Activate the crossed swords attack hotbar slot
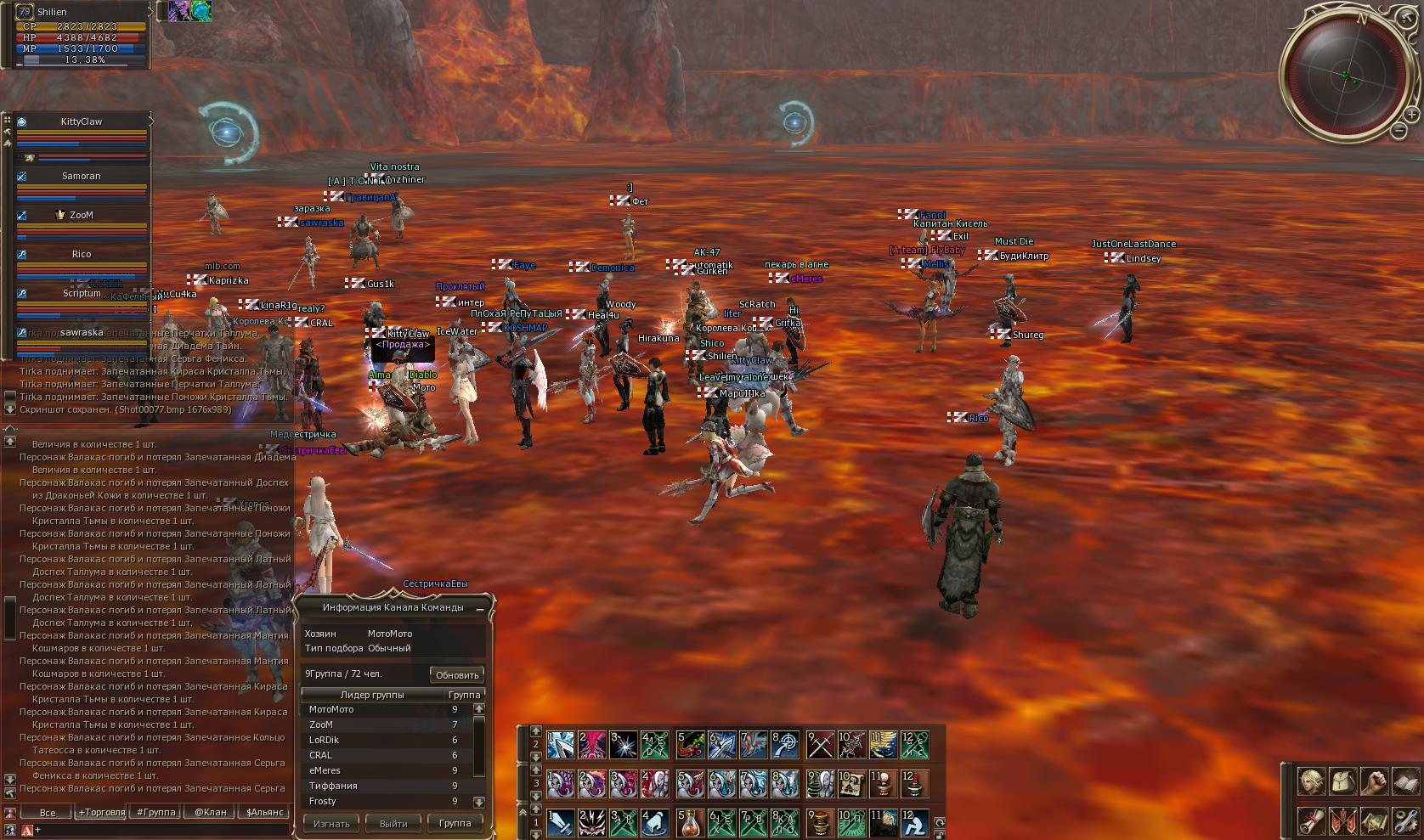Viewport: 1424px width, 840px height. pyautogui.click(x=821, y=745)
